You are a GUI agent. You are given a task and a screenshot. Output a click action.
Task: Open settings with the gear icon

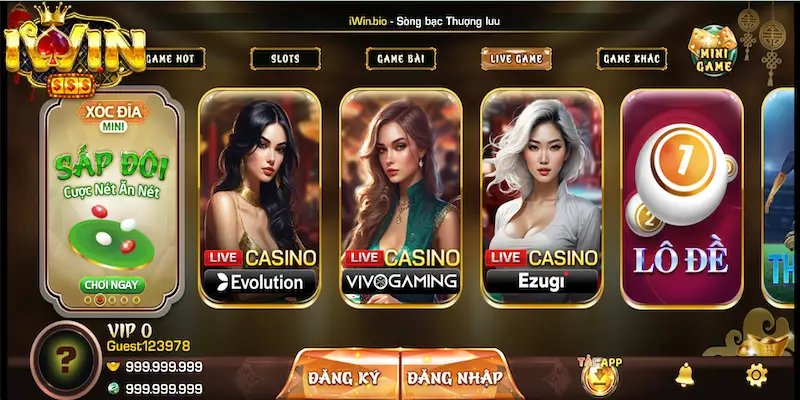tap(756, 374)
